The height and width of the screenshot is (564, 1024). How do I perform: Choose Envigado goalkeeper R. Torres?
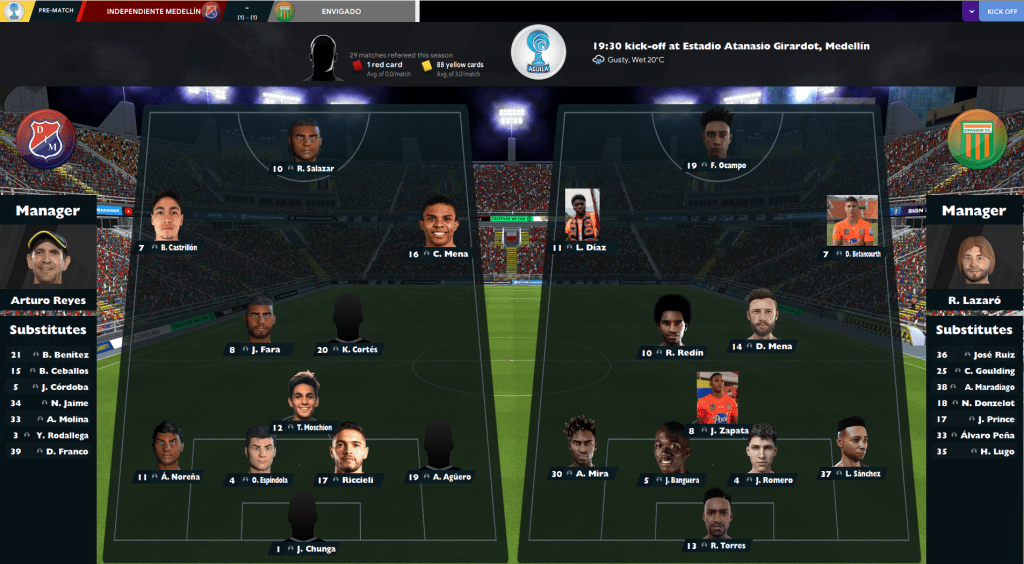pyautogui.click(x=717, y=545)
